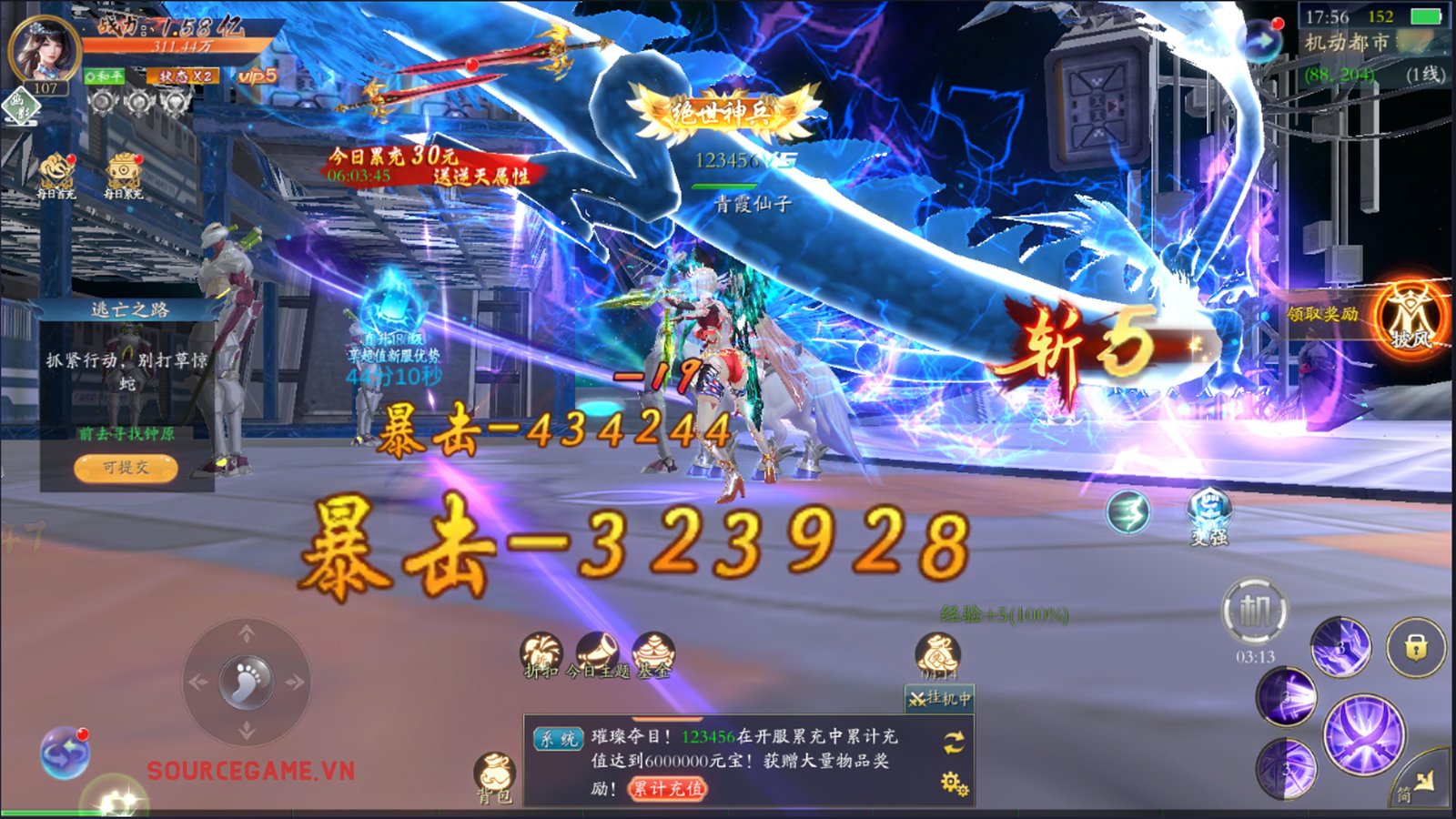Tap the gold padlock target-lock button
Image resolution: width=1456 pixels, height=819 pixels.
(x=1415, y=647)
